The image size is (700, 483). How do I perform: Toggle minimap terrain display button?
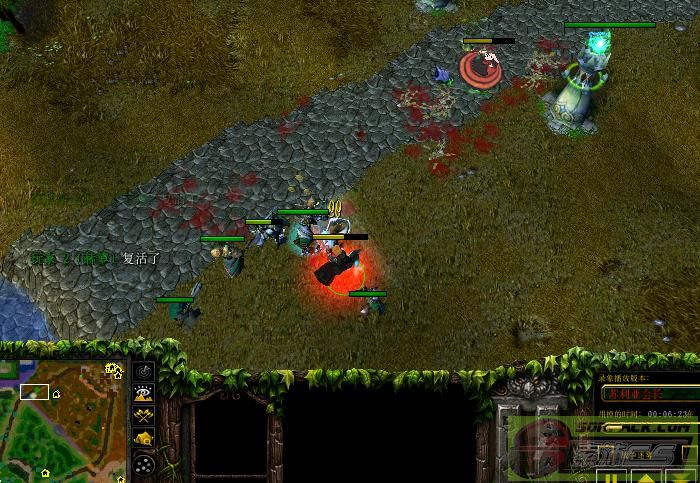144,393
